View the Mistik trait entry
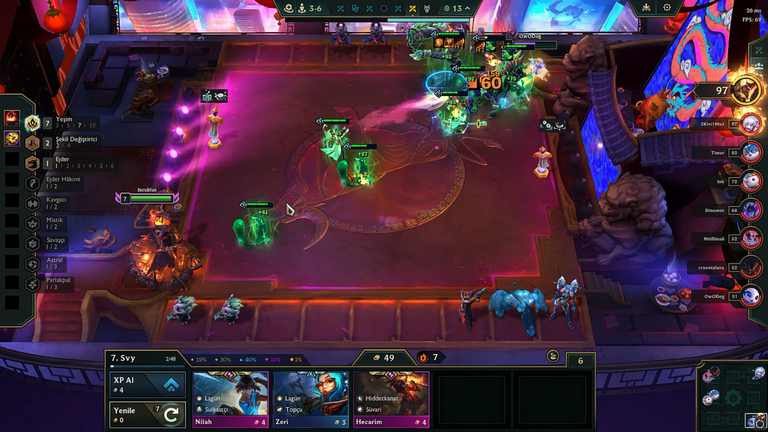This screenshot has width=768, height=432. point(33,223)
